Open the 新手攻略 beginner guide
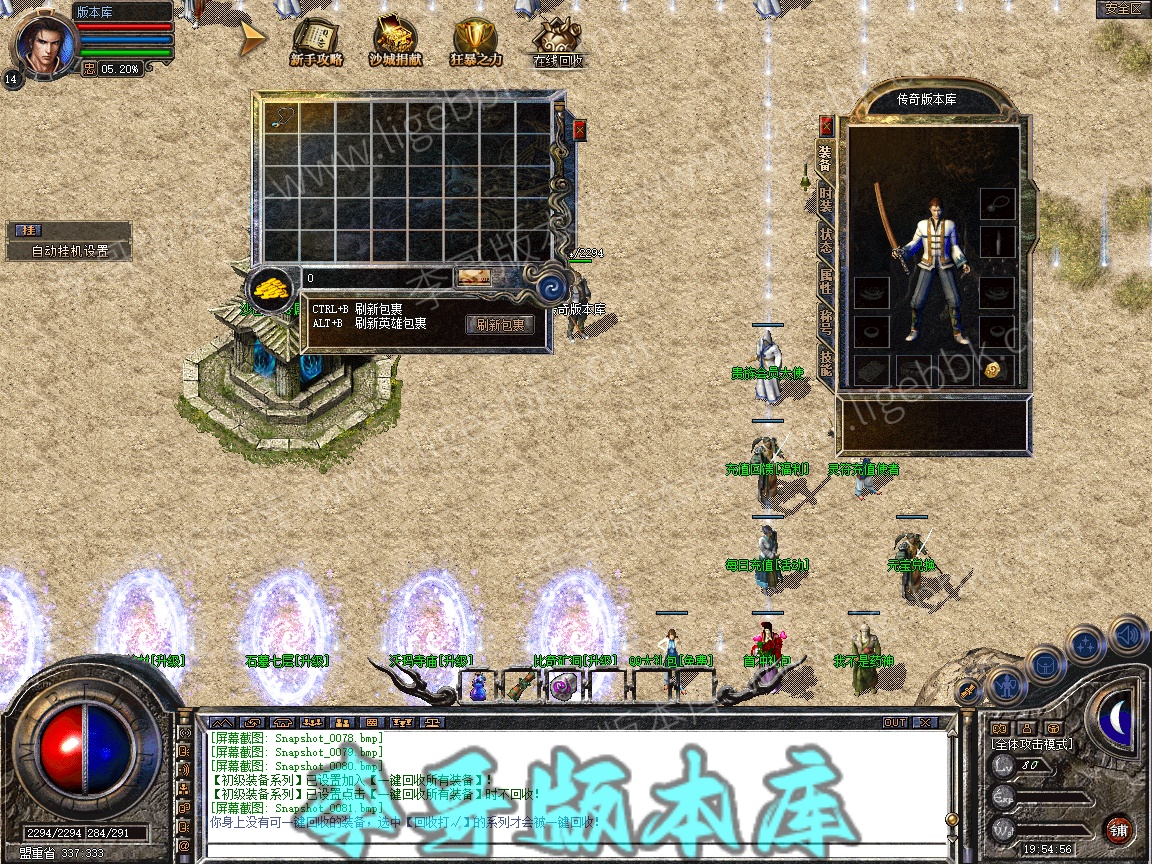 coord(316,42)
